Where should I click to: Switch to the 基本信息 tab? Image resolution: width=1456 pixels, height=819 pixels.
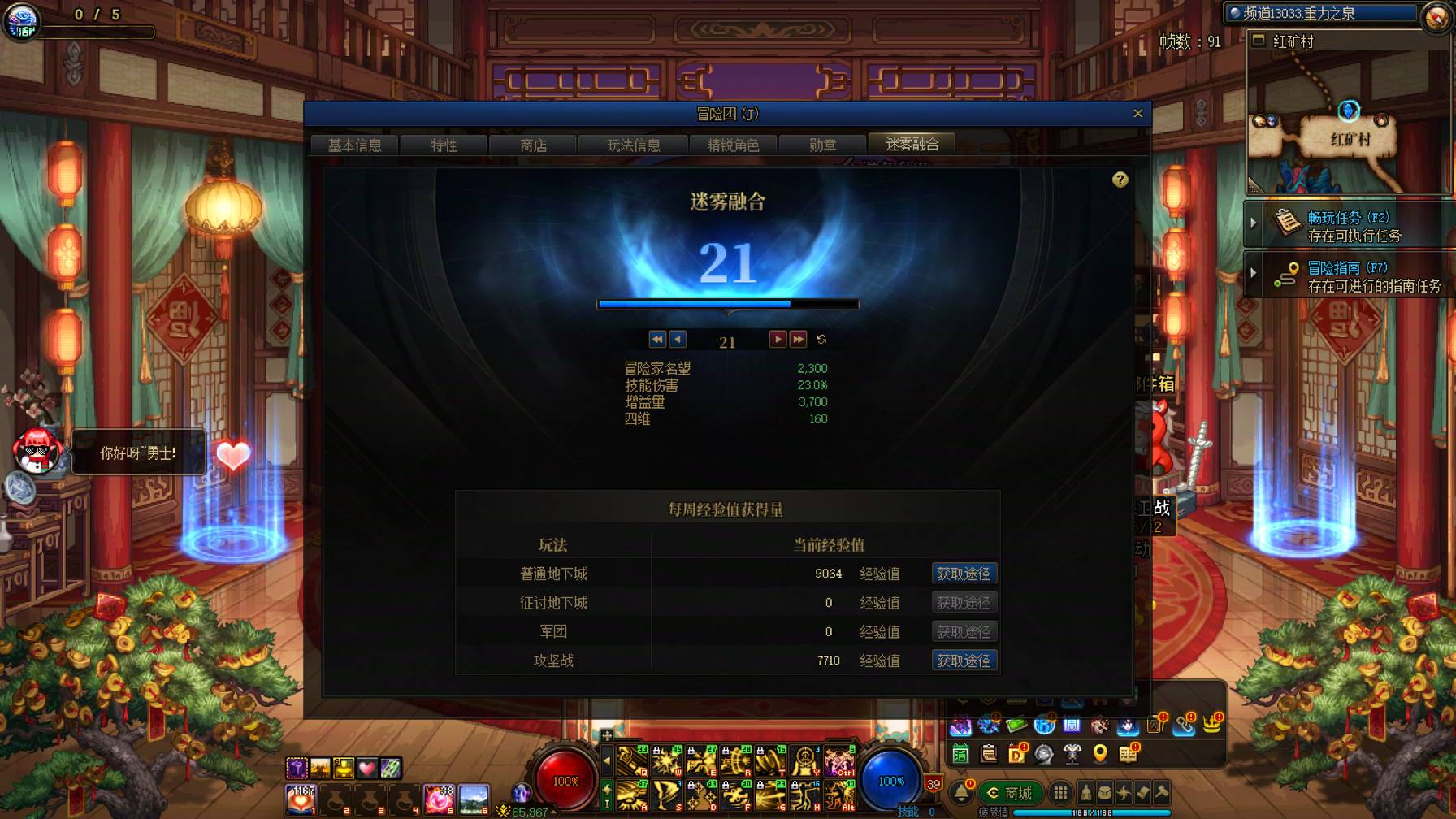click(x=355, y=145)
